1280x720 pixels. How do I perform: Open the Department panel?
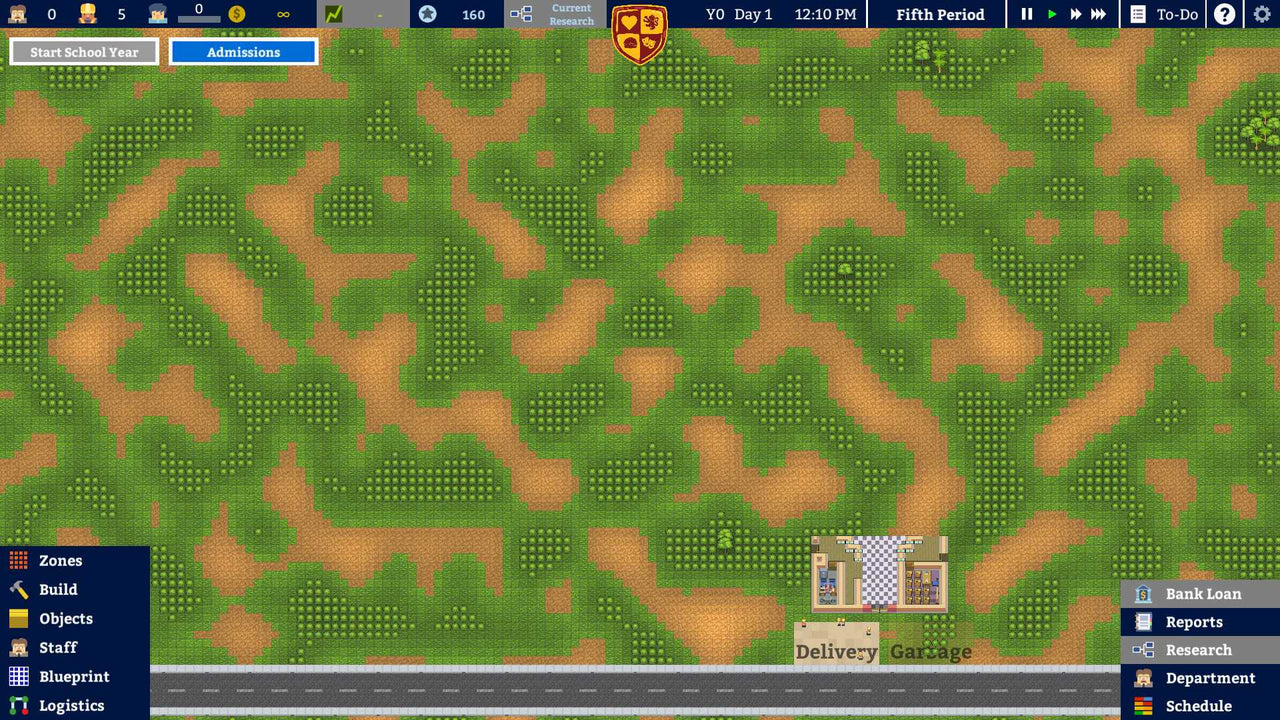click(x=1142, y=677)
